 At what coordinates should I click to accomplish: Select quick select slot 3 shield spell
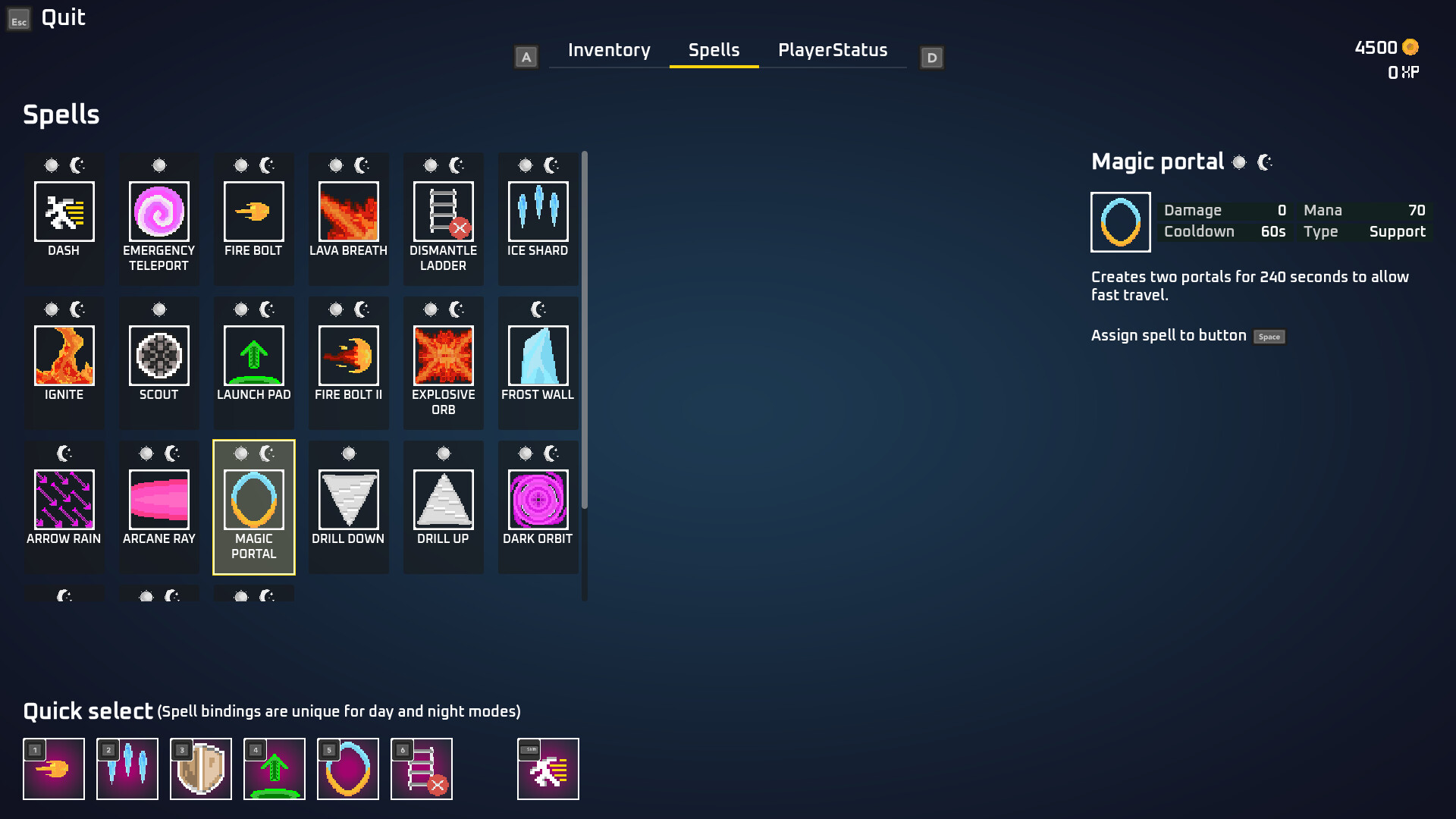tap(200, 769)
